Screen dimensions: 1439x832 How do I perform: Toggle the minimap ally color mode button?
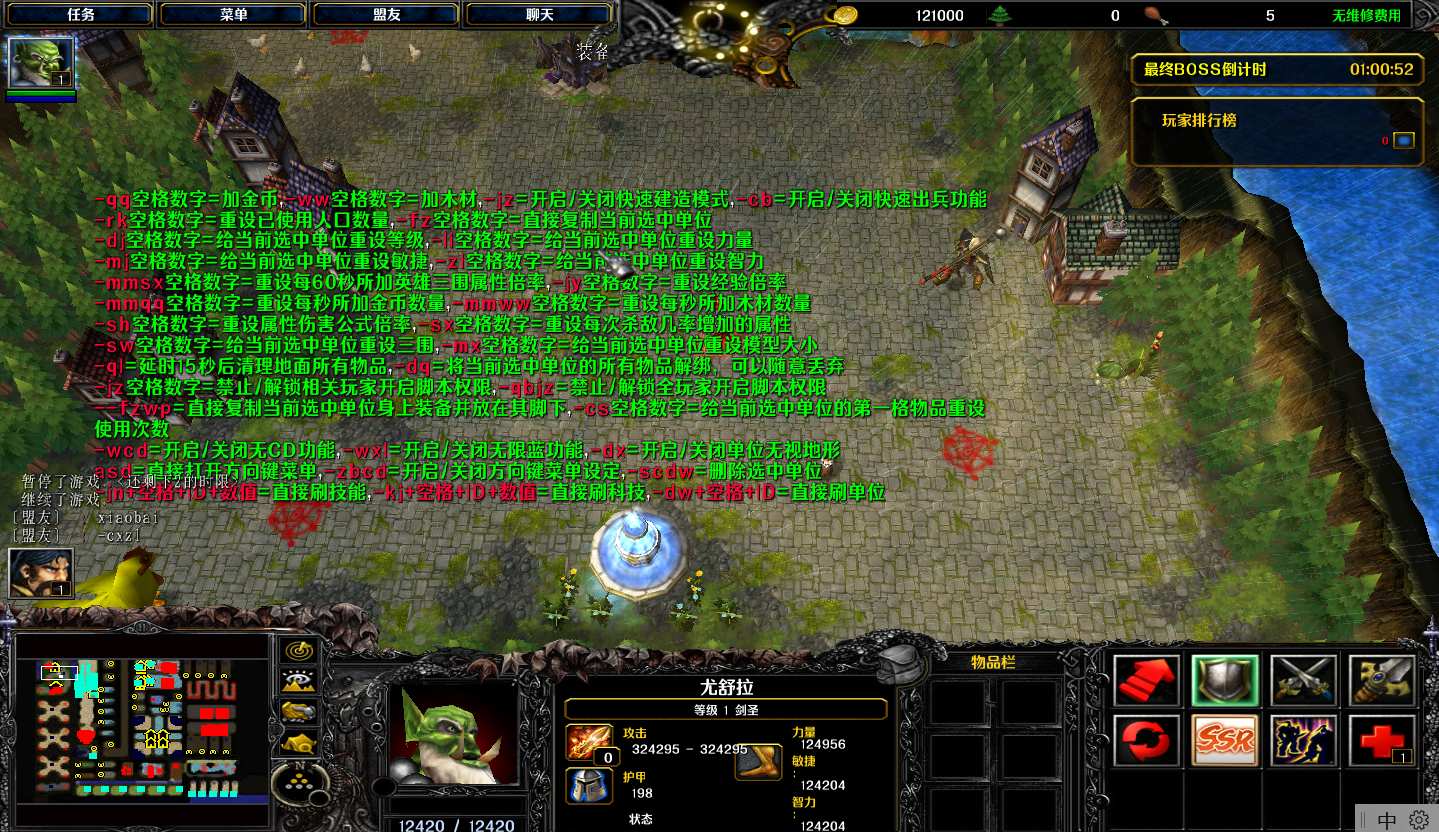(297, 711)
